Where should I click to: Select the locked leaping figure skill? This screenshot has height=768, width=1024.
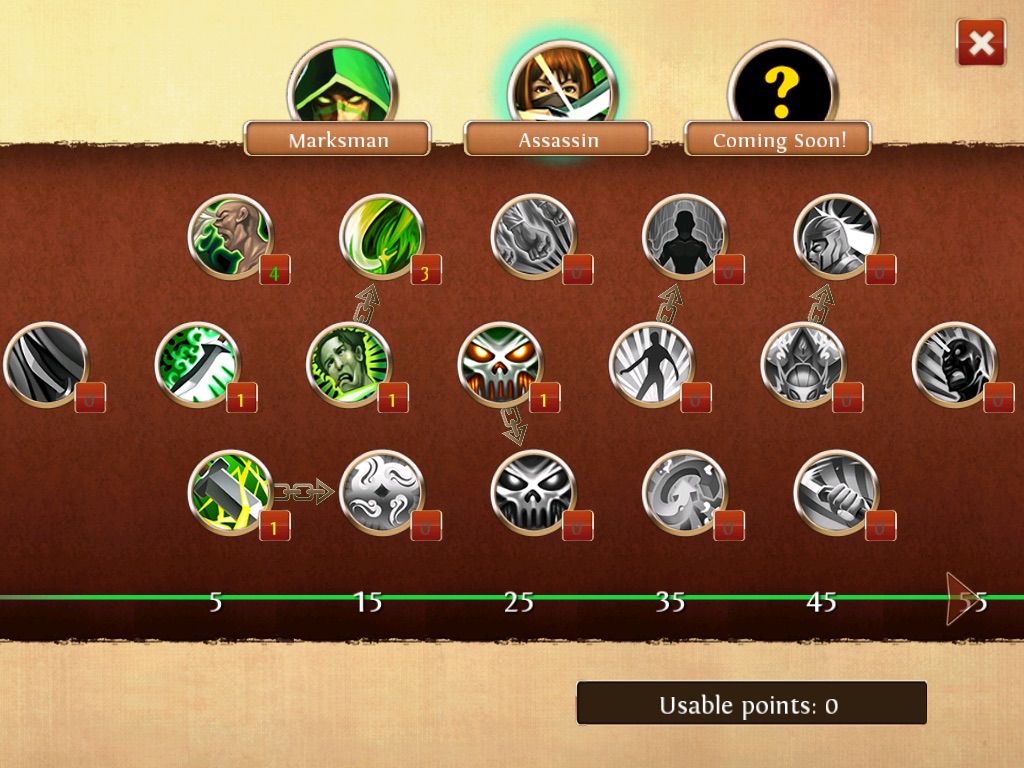pos(651,364)
